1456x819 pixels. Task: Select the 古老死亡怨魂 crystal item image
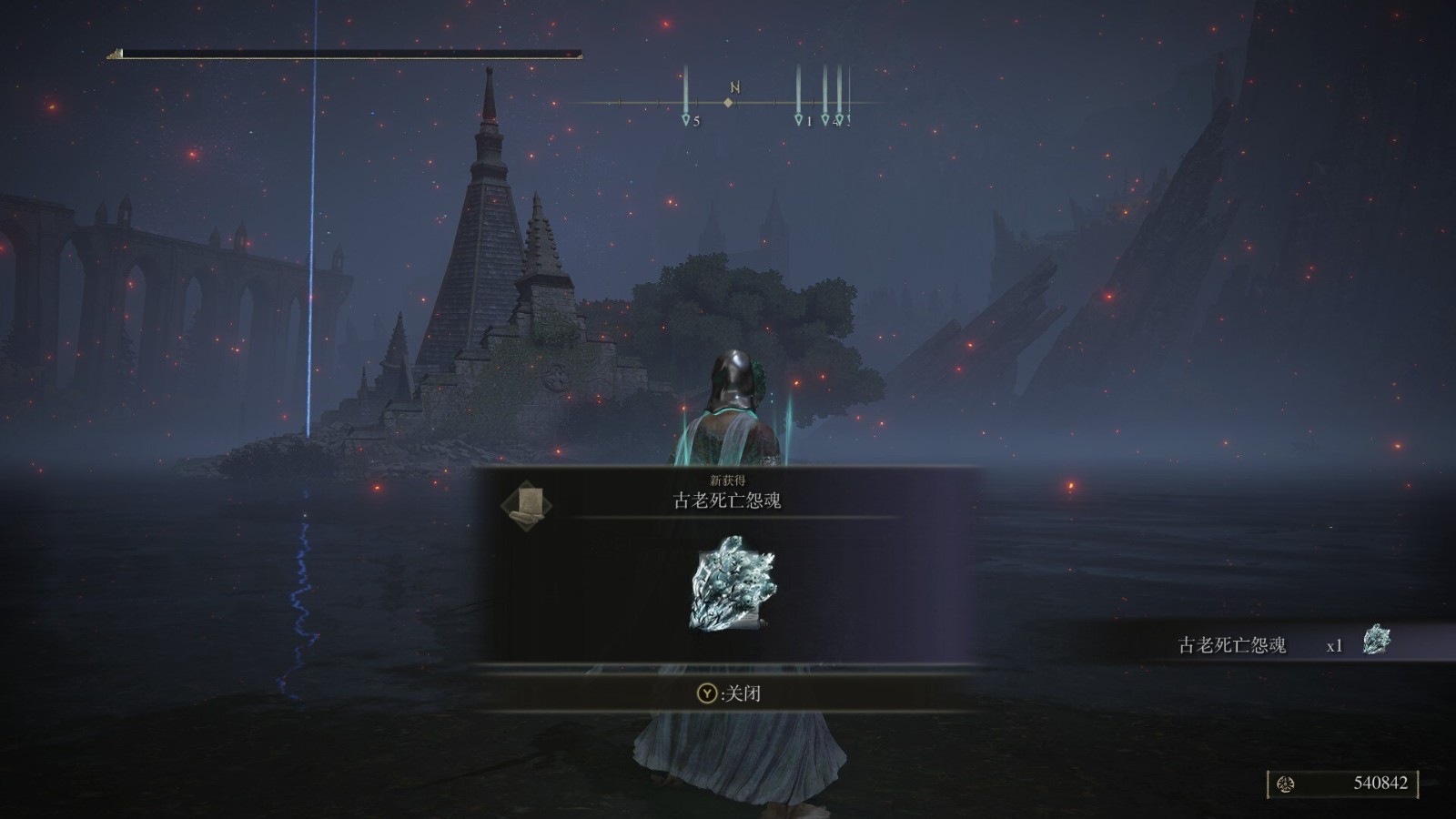coord(733,583)
